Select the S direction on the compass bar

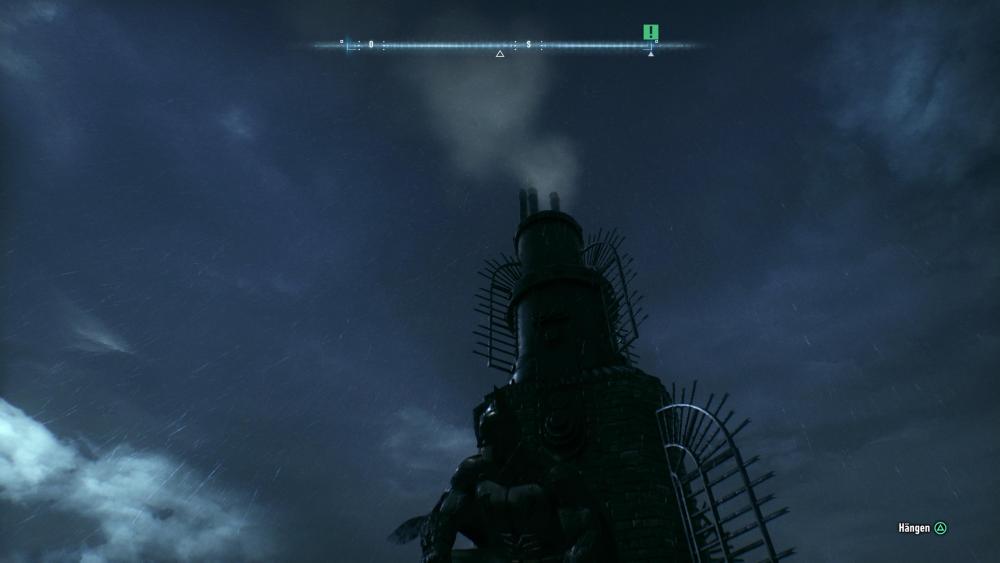pos(529,44)
